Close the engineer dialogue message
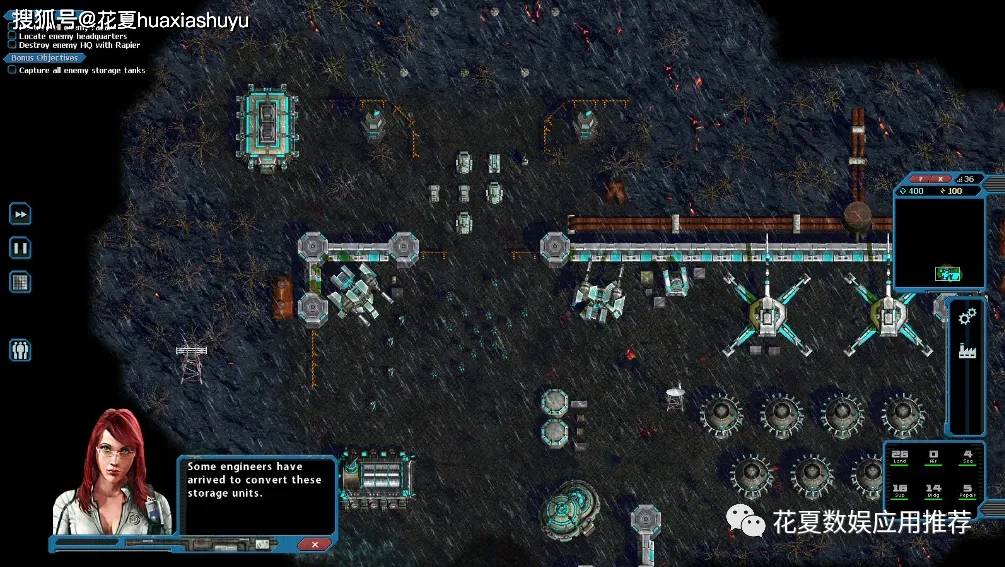1005x567 pixels. click(x=315, y=543)
